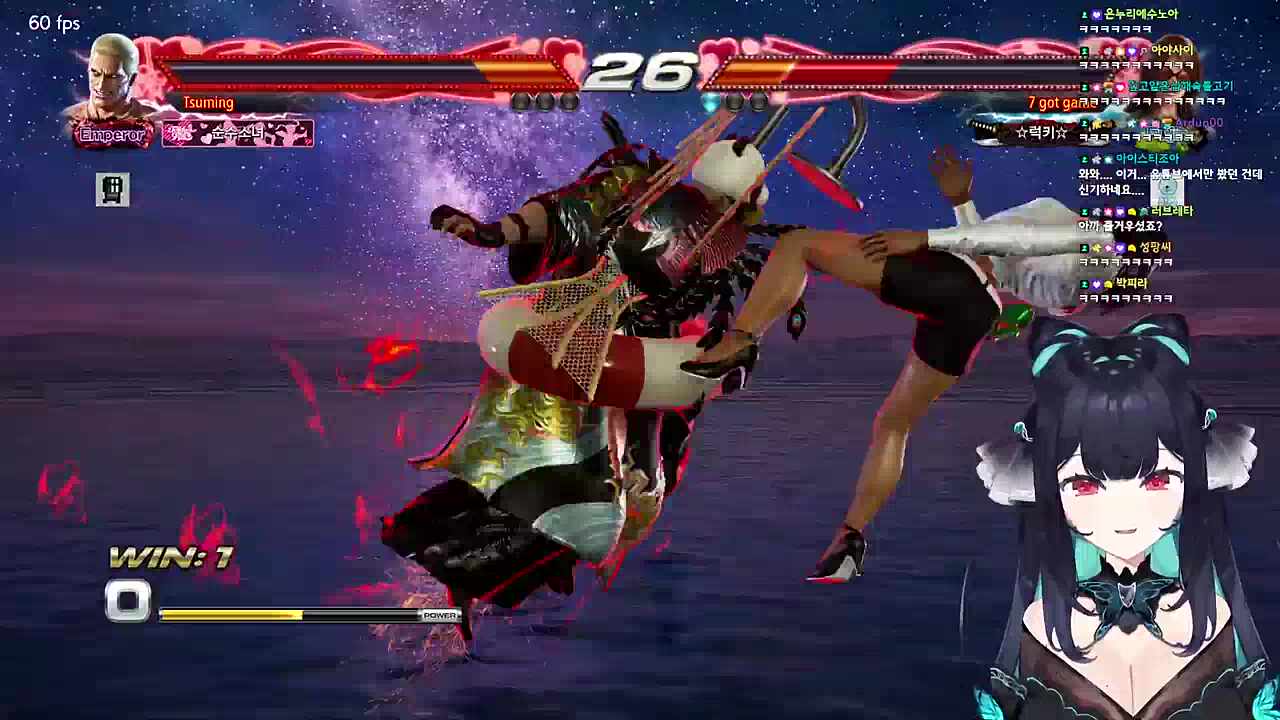Click the purple heart badge next to 은누리예수노아
This screenshot has width=1280, height=720.
[x=1096, y=14]
